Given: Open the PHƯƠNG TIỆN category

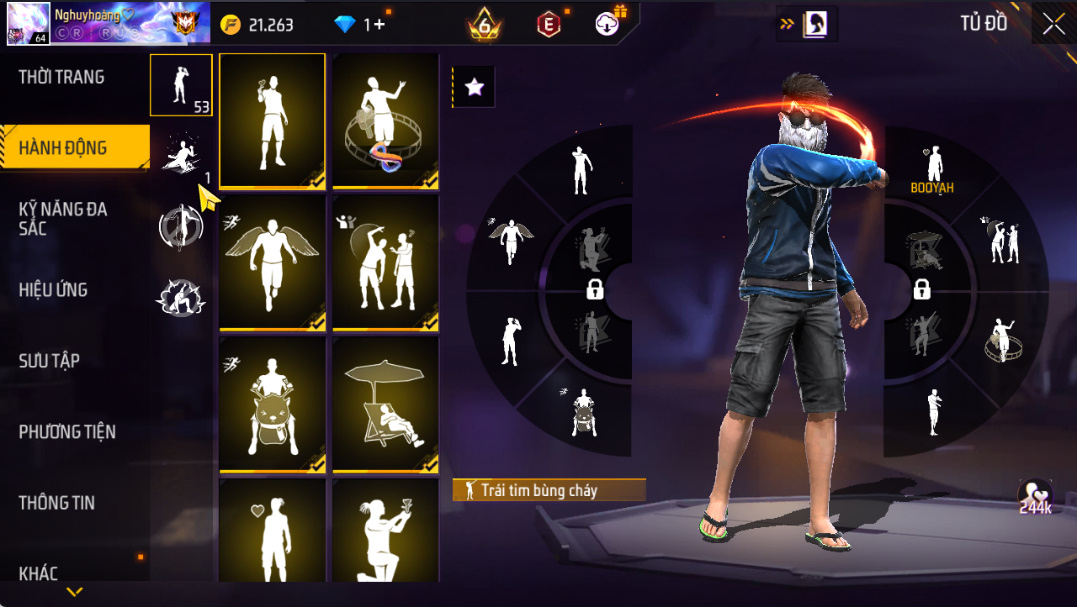Looking at the screenshot, I should 67,432.
